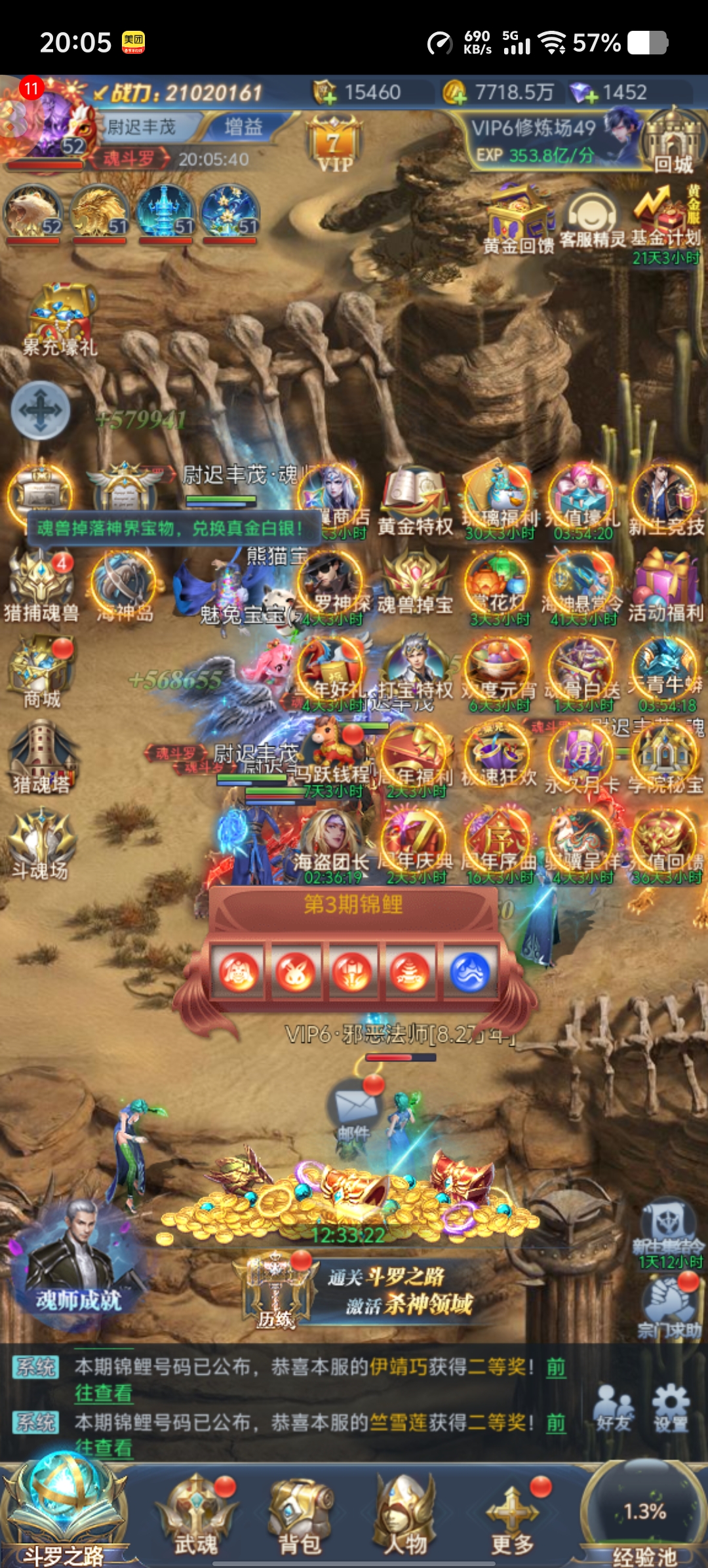Enter the 商城 shop
Image resolution: width=708 pixels, height=1568 pixels.
(43, 673)
